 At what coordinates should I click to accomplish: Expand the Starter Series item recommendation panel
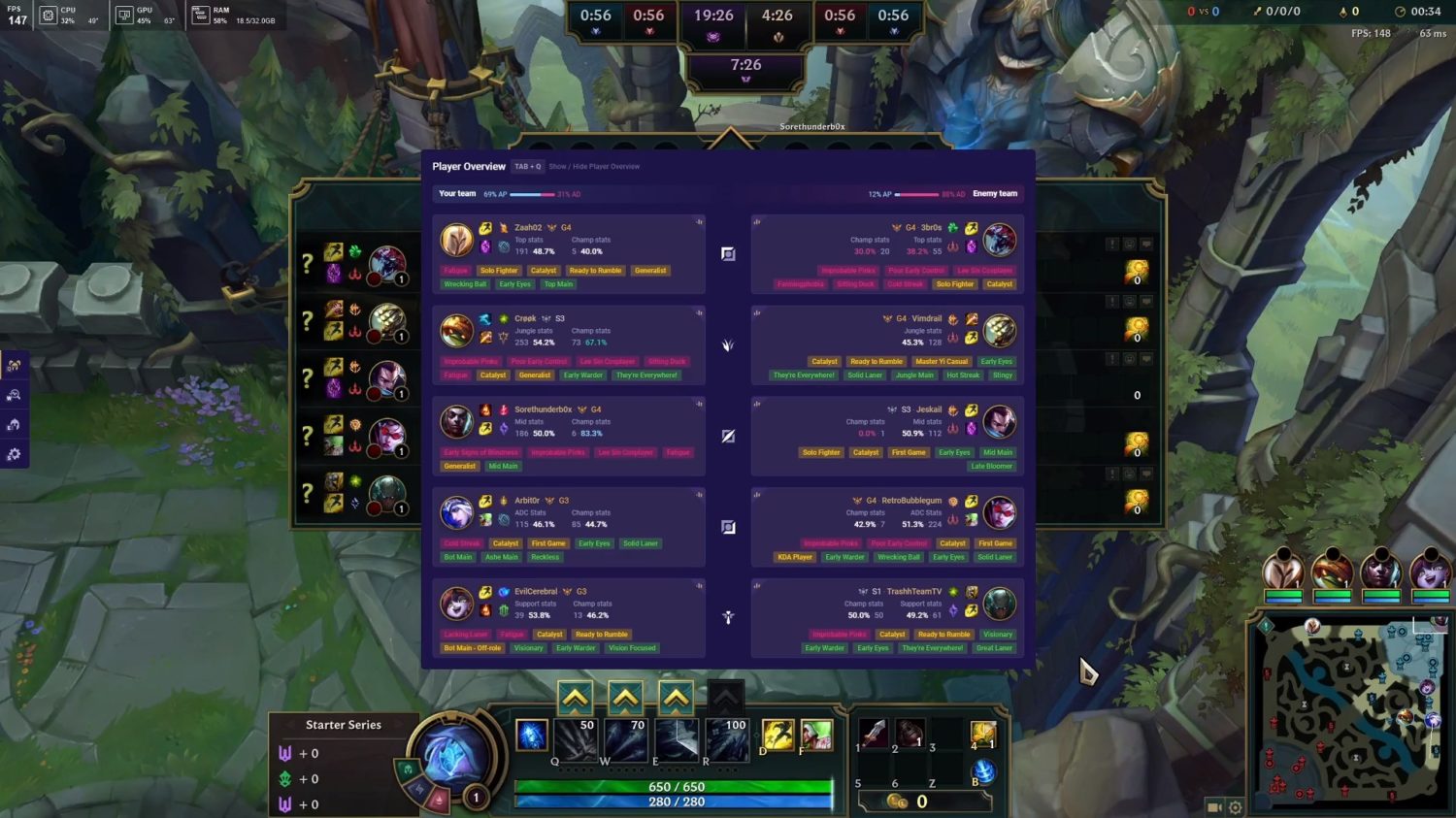(x=344, y=724)
